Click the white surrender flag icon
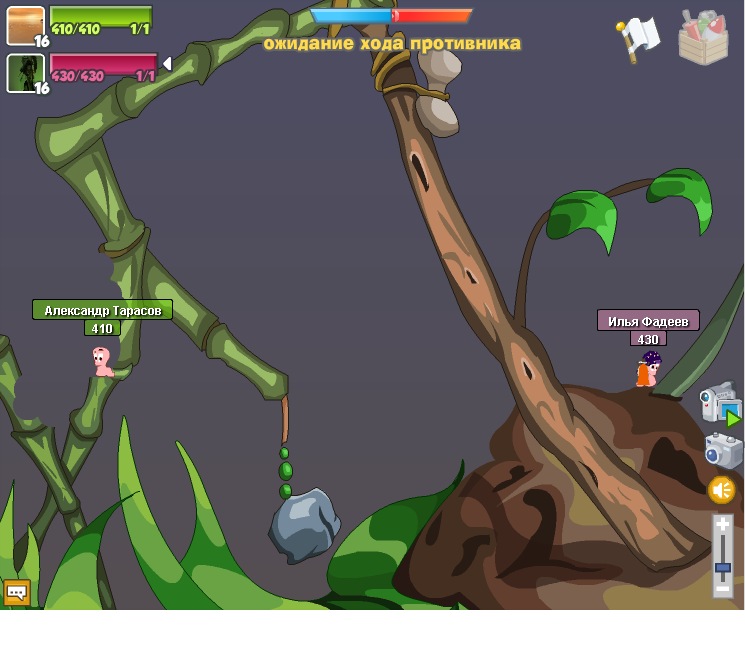 pyautogui.click(x=637, y=38)
